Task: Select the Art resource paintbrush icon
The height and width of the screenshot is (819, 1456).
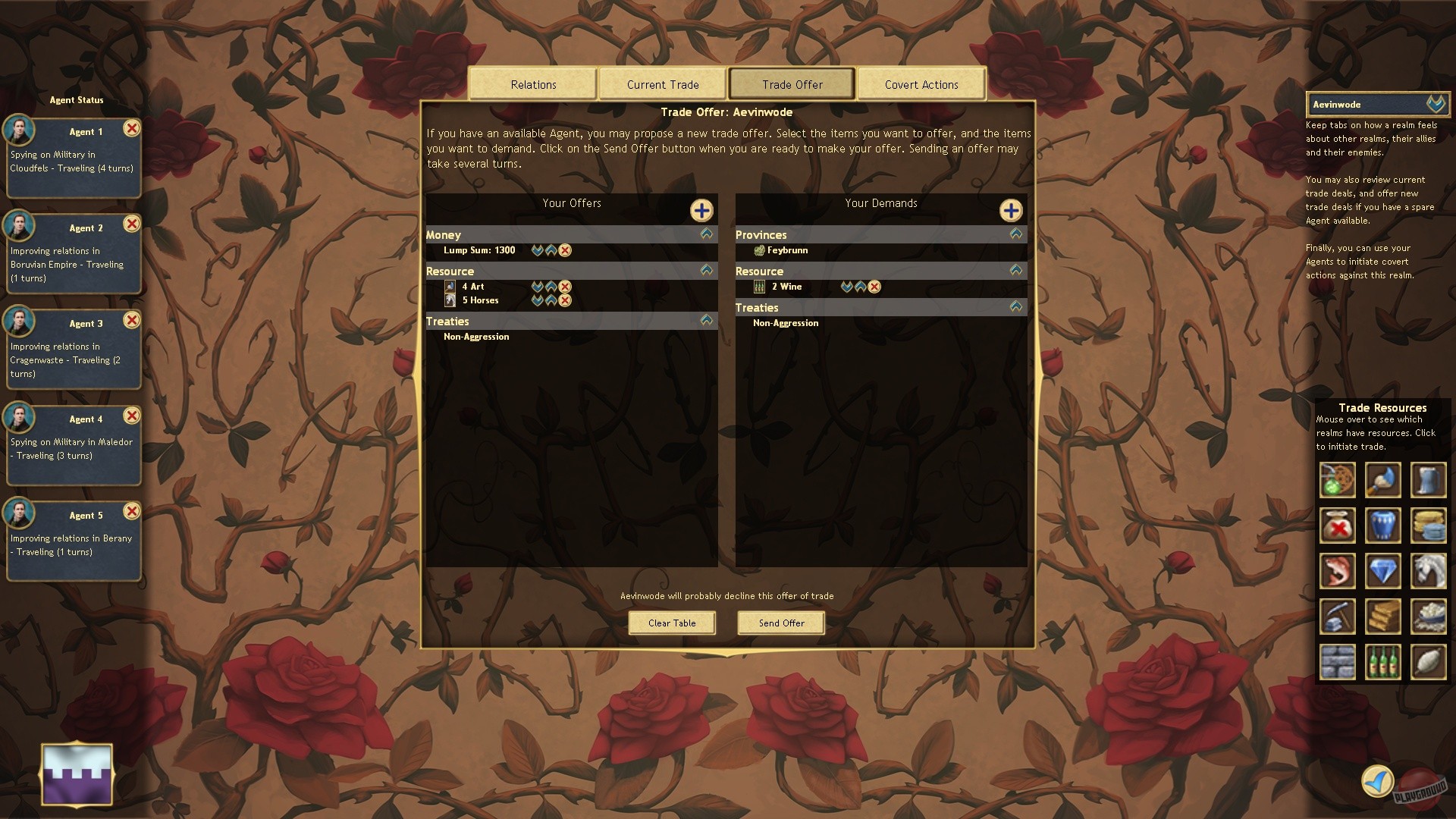Action: click(1382, 480)
